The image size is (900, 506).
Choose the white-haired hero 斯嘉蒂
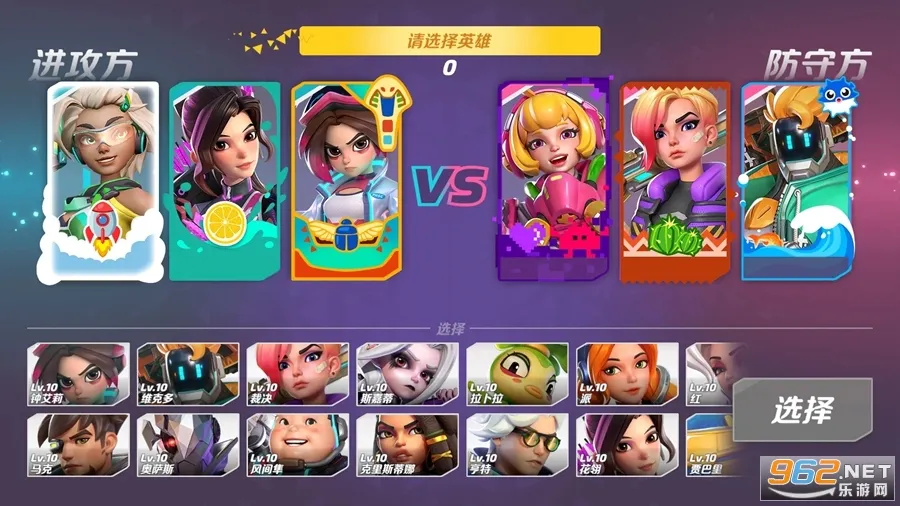coord(407,373)
